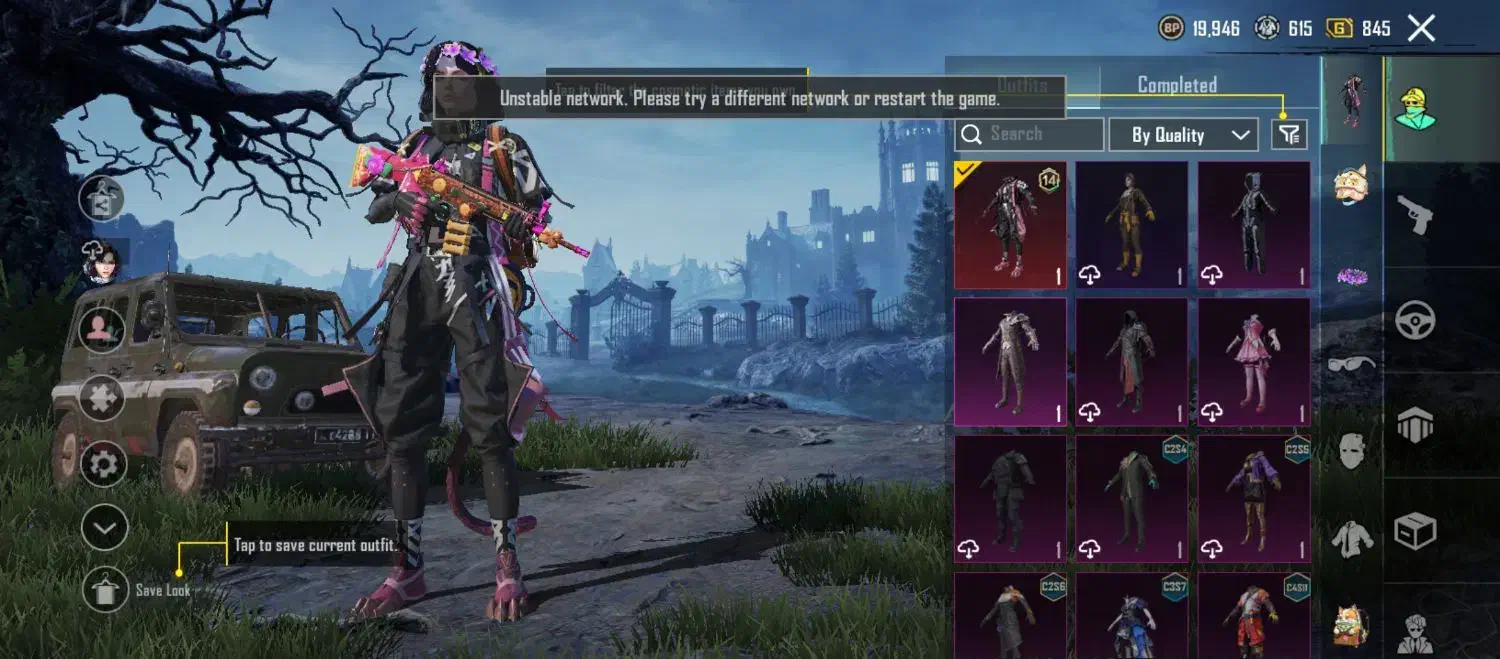1500x659 pixels.
Task: Click the outfit Search field
Action: pyautogui.click(x=1030, y=134)
